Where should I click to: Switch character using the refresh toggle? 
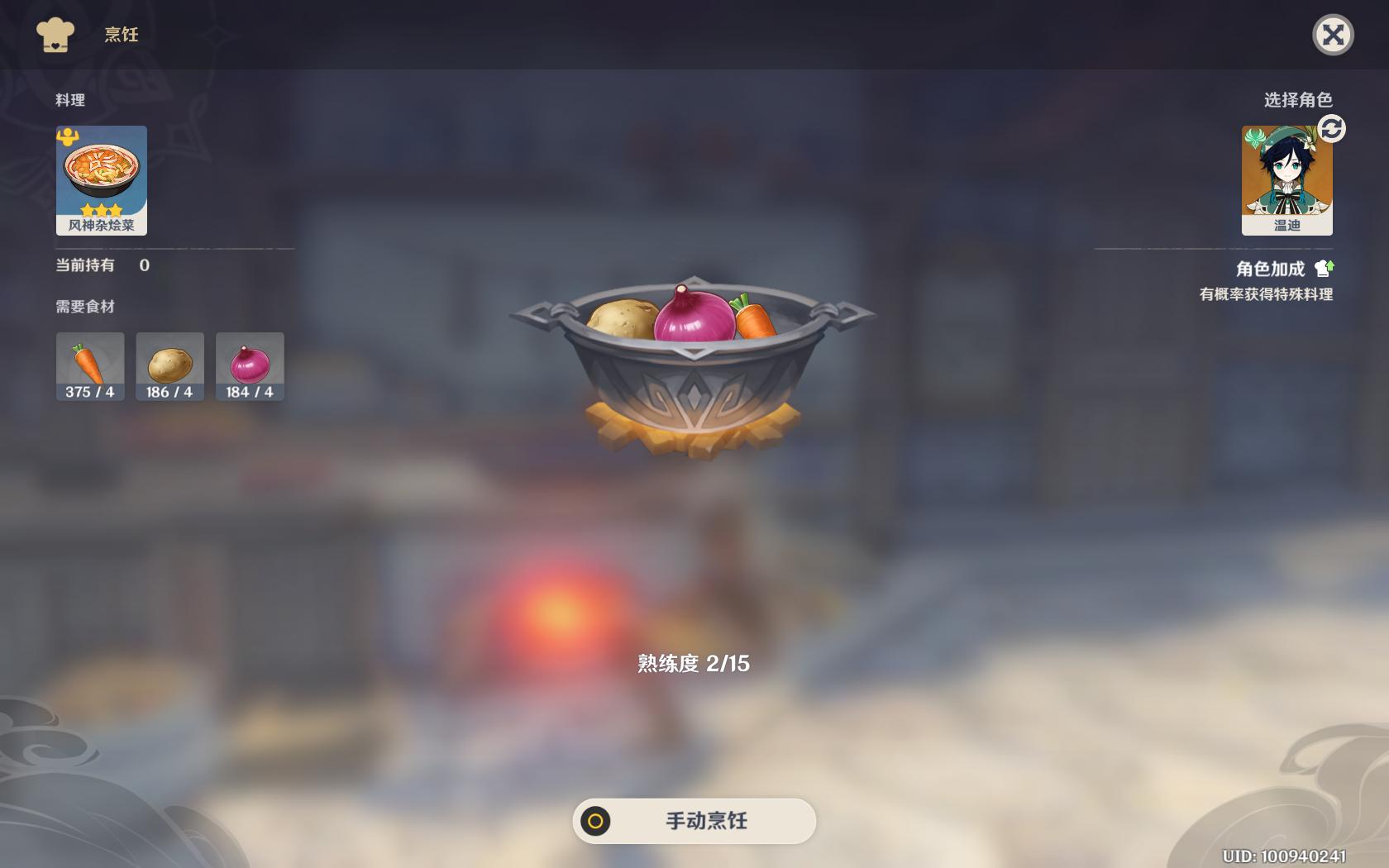point(1333,131)
